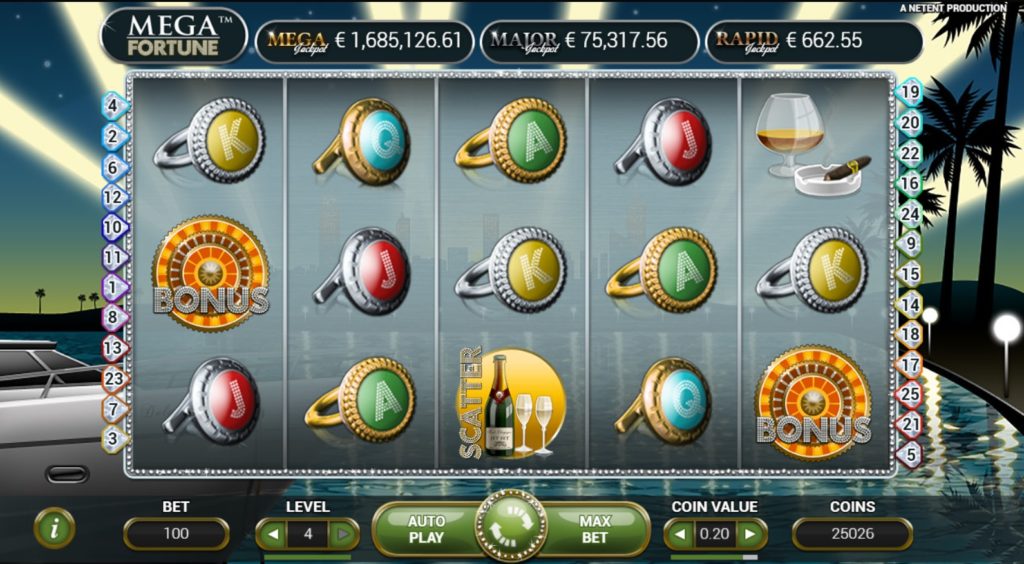Select payline number 12 marker
The height and width of the screenshot is (564, 1024).
click(x=112, y=197)
